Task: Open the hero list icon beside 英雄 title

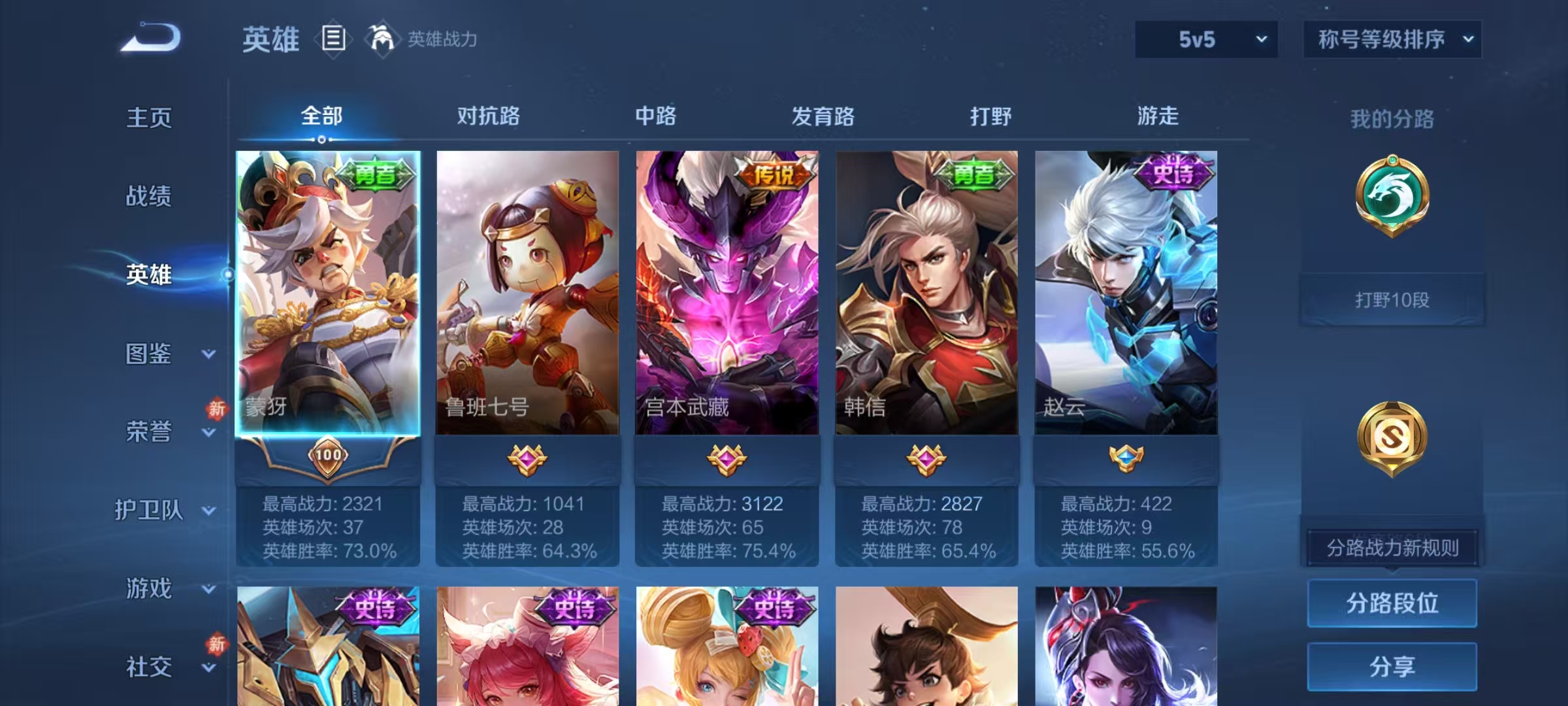Action: (x=335, y=41)
